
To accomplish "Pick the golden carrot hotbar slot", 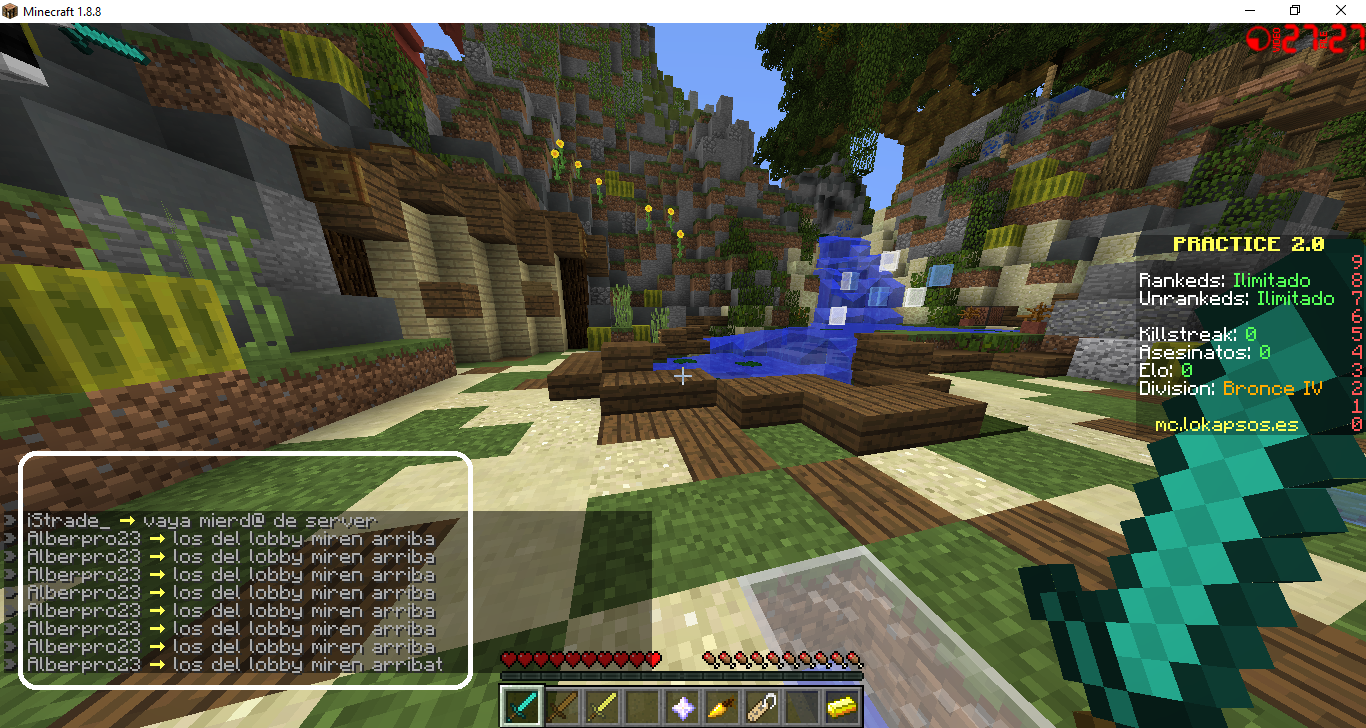I will click(722, 706).
